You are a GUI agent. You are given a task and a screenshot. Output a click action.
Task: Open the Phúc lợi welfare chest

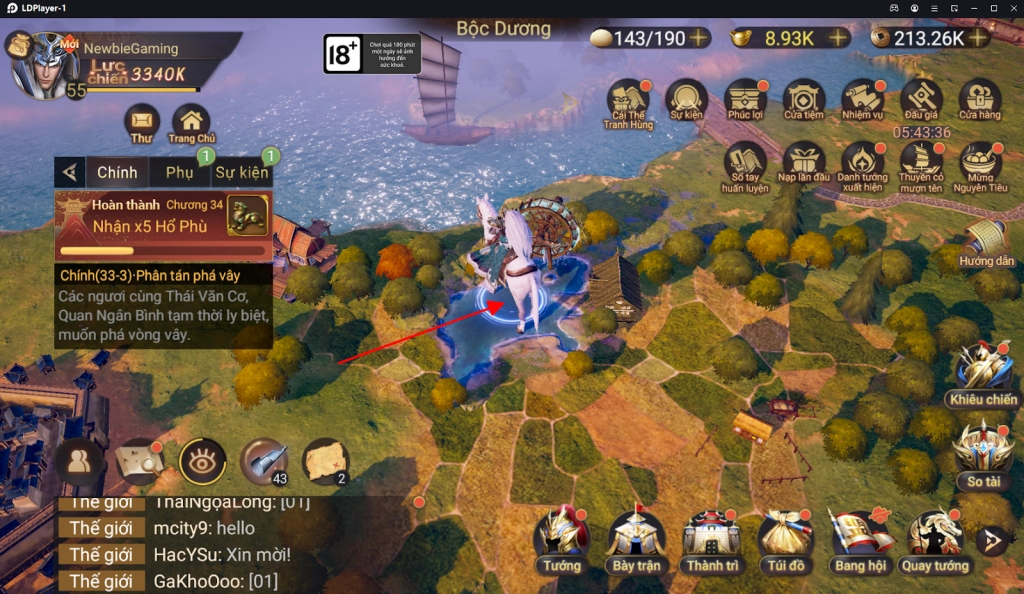(746, 99)
